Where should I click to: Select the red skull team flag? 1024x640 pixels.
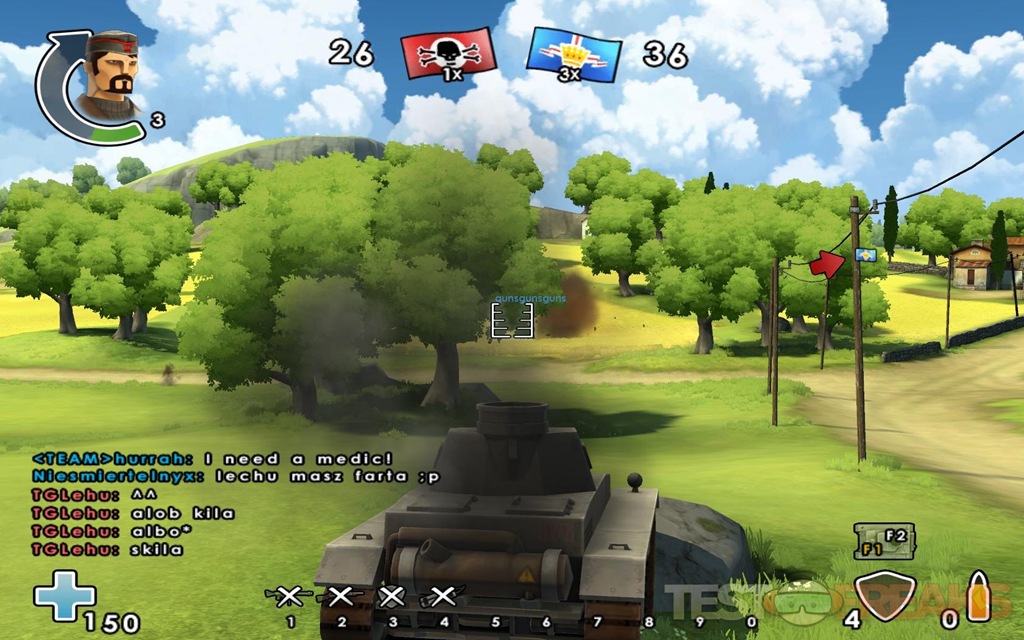pyautogui.click(x=448, y=54)
